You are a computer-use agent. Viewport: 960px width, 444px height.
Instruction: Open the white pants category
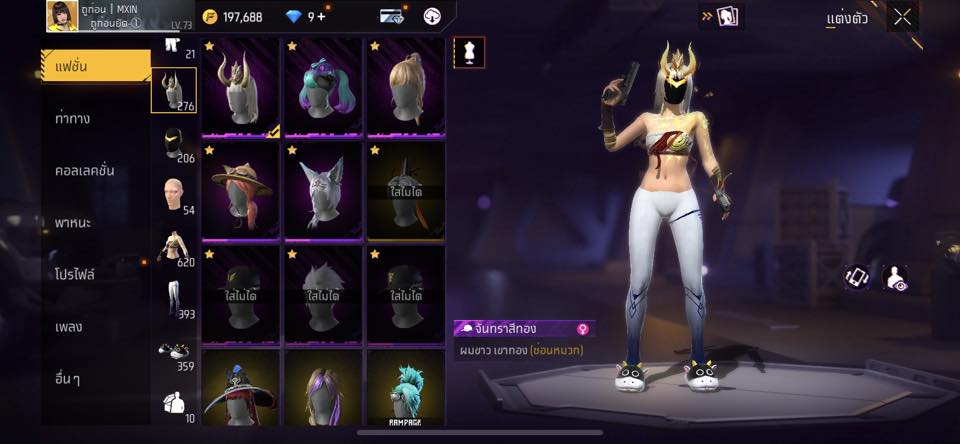[173, 299]
